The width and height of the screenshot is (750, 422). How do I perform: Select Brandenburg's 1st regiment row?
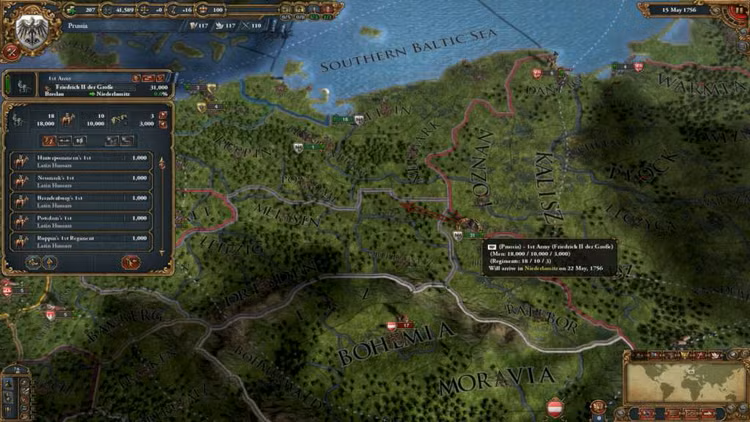point(81,201)
